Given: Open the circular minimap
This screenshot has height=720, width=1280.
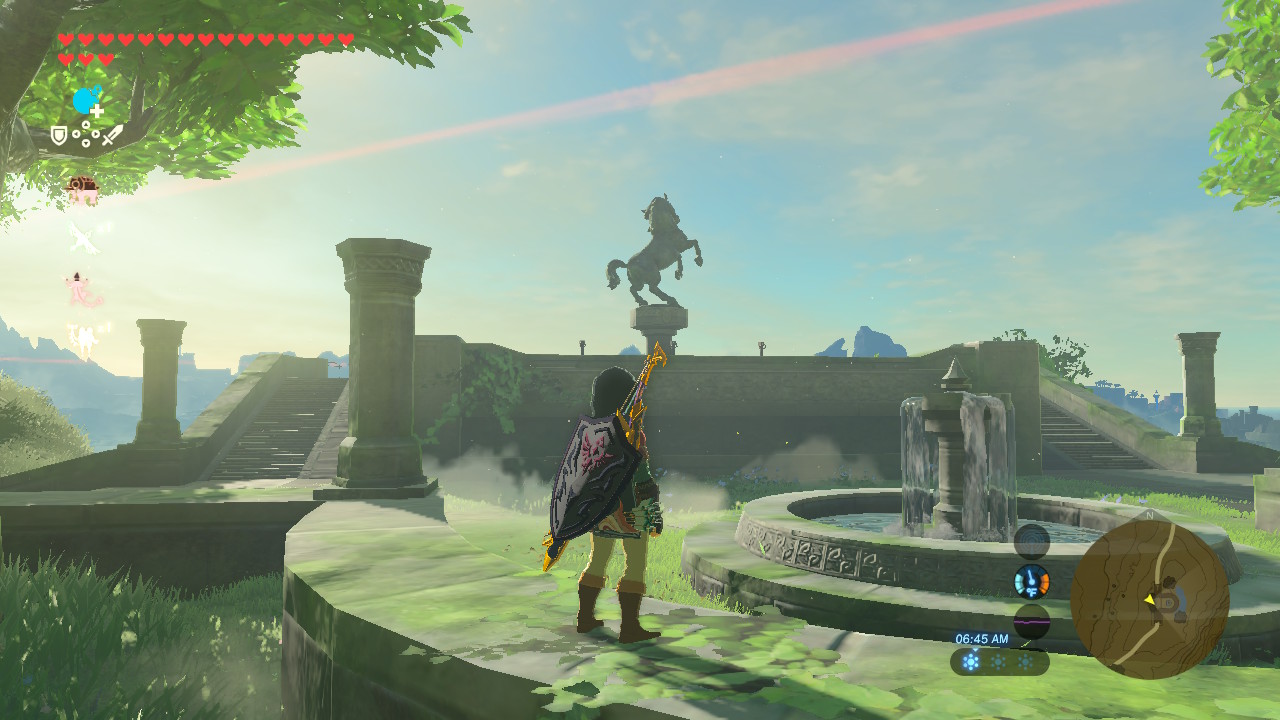Looking at the screenshot, I should (x=1149, y=600).
